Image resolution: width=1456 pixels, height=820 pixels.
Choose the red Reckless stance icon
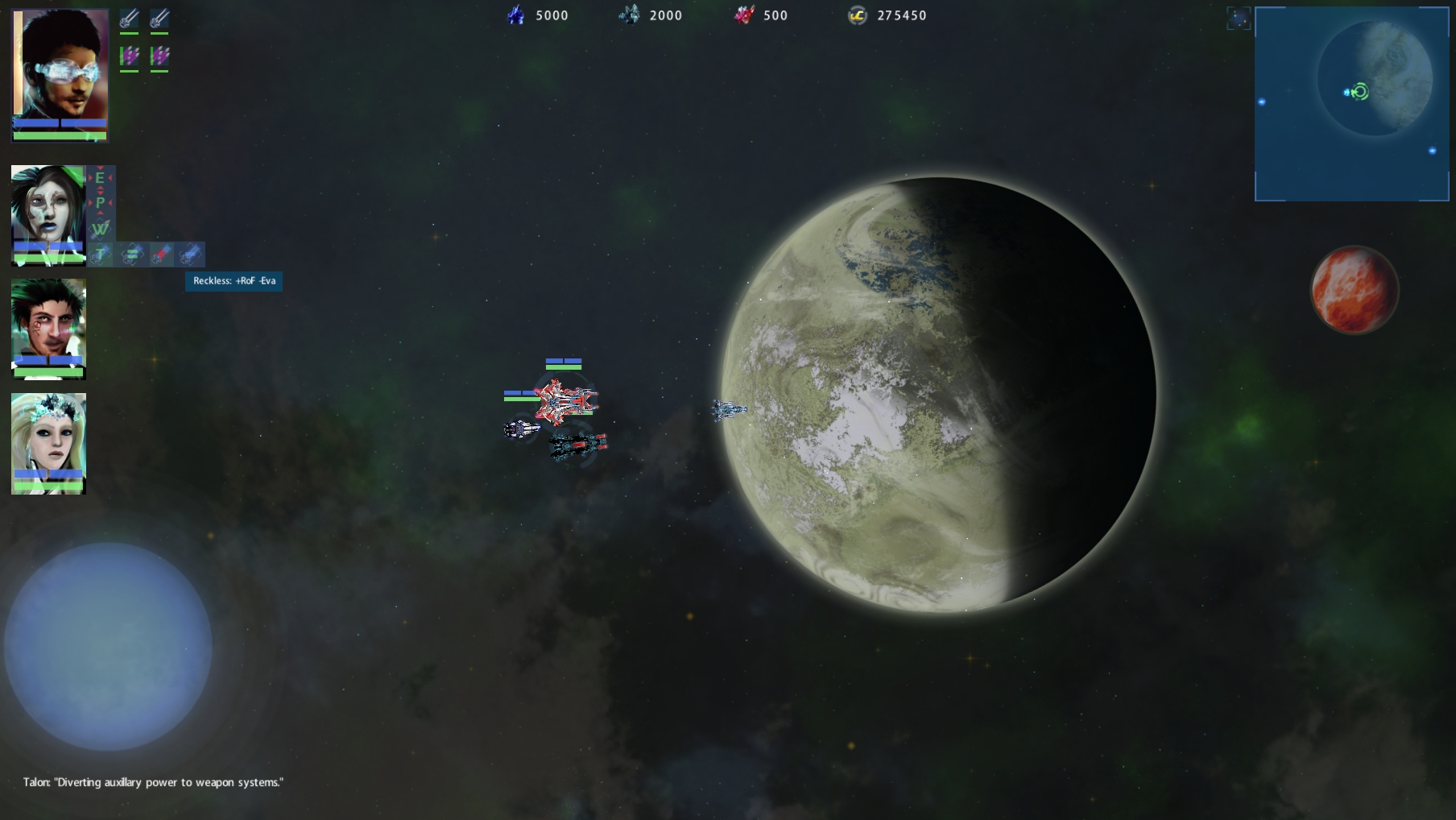coord(161,255)
